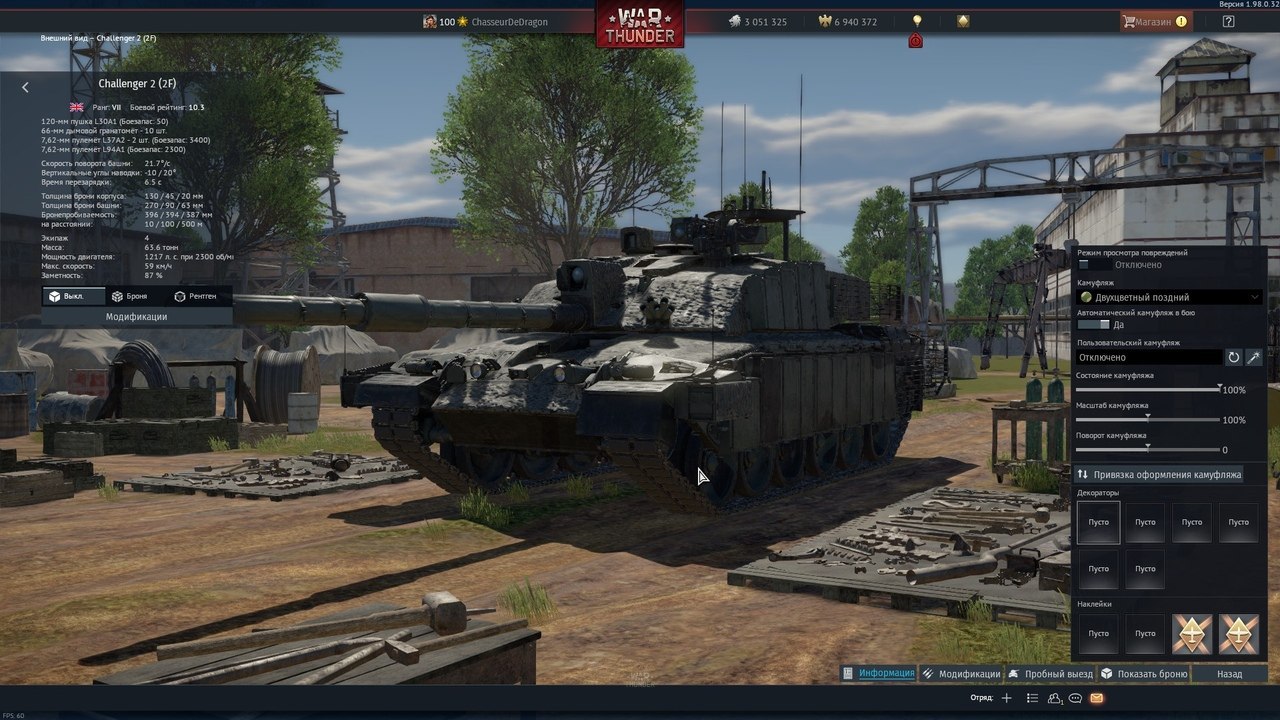Toggle automatic camouflage in battle
1280x720 pixels.
pos(1093,325)
